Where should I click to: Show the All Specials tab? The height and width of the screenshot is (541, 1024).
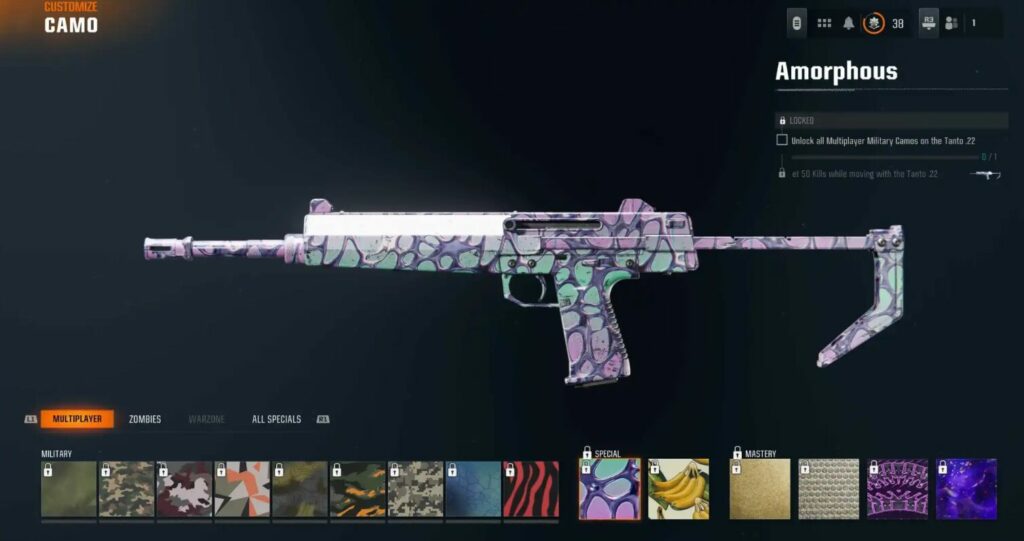276,419
